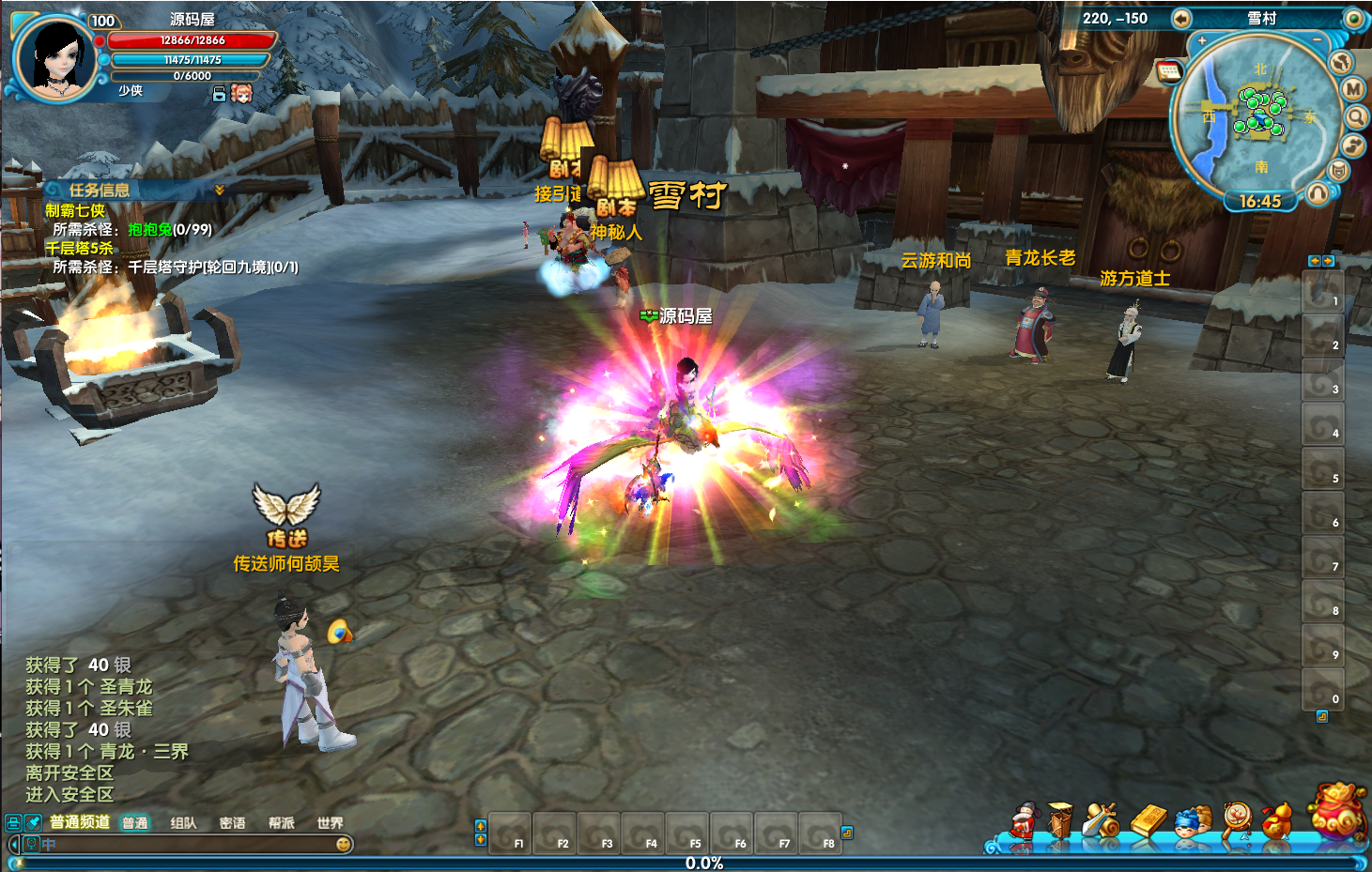
Task: Switch to the 世界 chat channel
Action: (x=330, y=823)
